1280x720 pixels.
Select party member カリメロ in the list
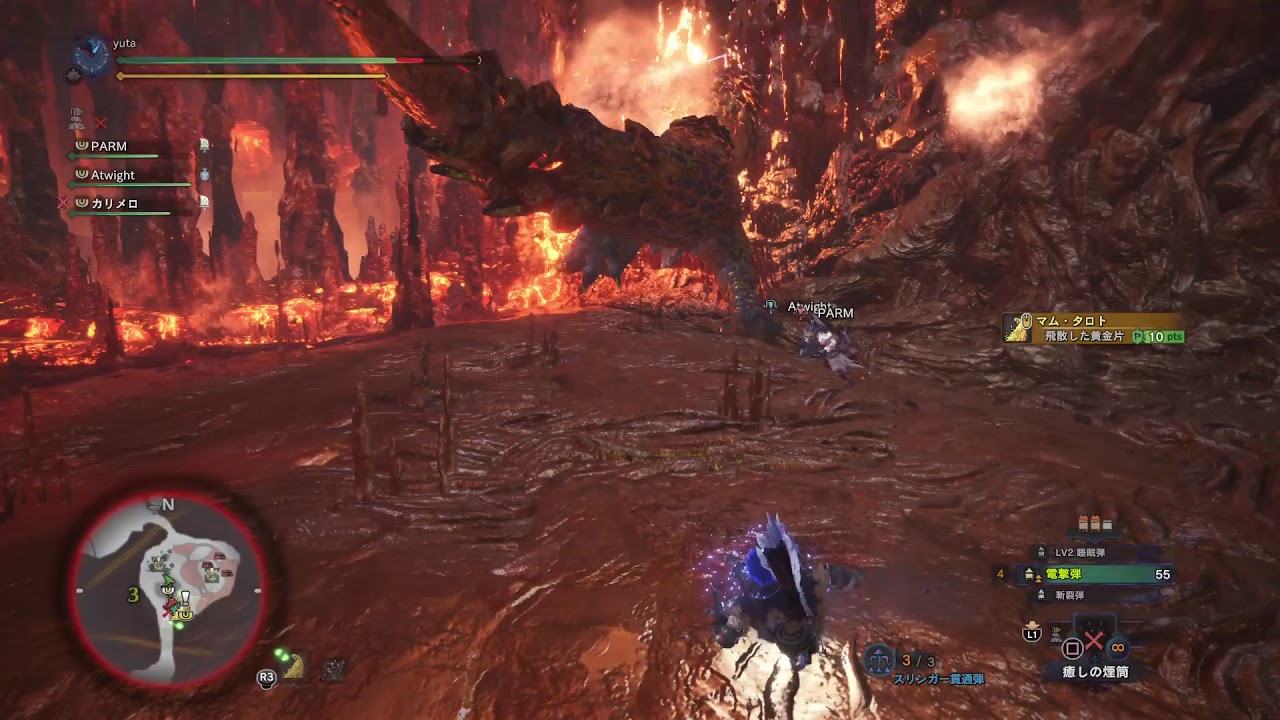pyautogui.click(x=114, y=204)
